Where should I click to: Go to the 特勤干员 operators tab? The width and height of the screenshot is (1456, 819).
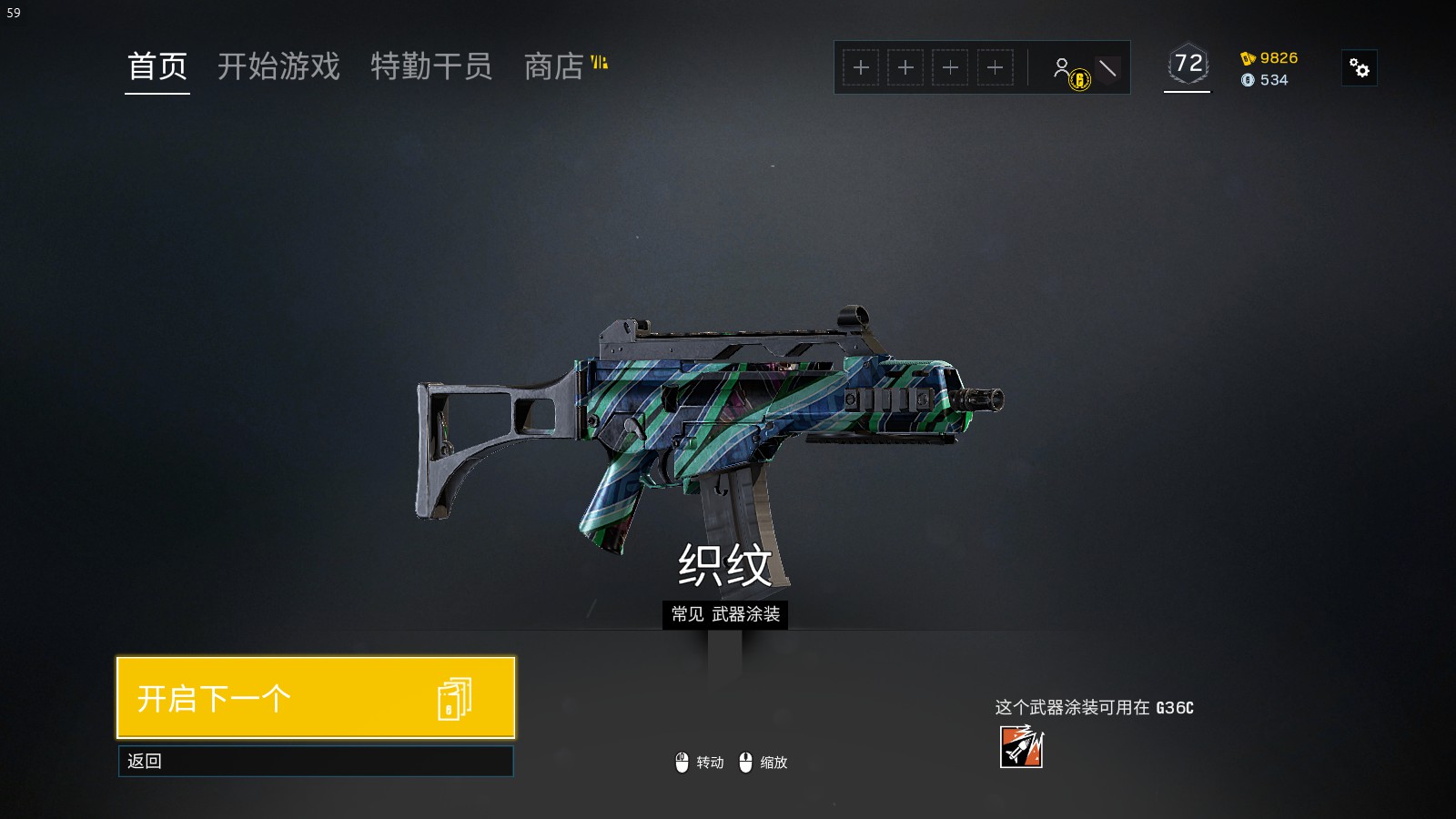(x=431, y=66)
